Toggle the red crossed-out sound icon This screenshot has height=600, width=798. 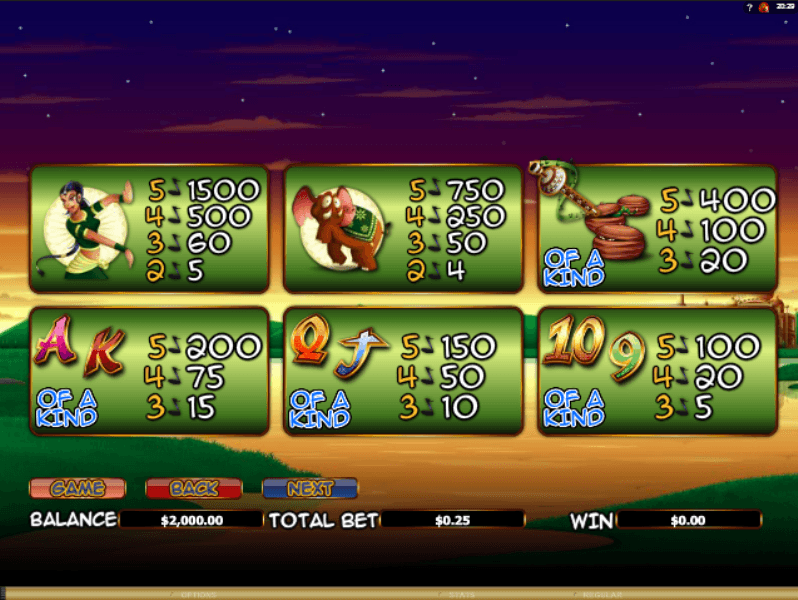(x=764, y=7)
